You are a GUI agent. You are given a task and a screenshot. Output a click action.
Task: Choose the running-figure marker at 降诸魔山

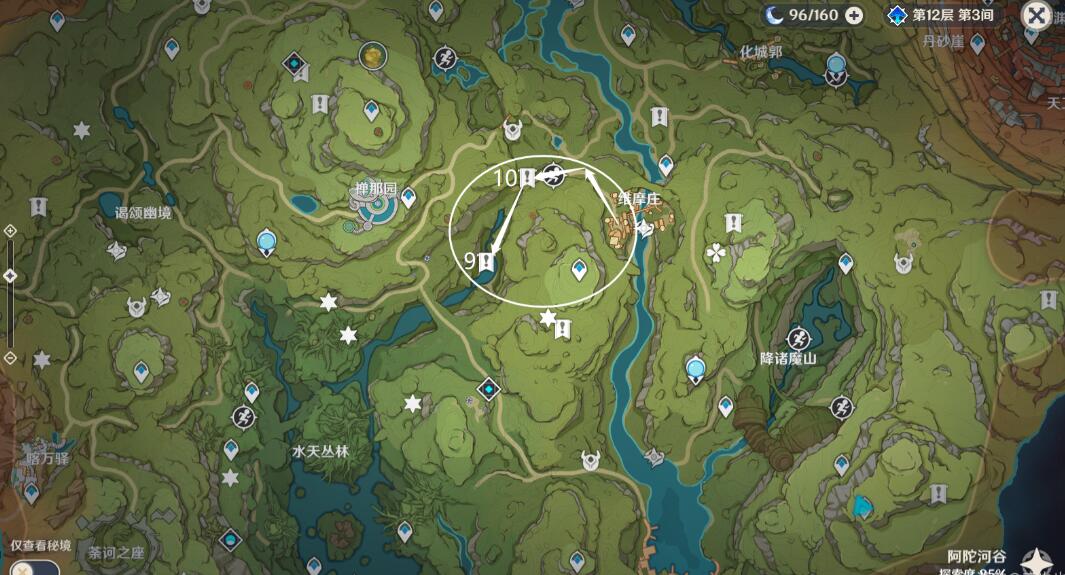pyautogui.click(x=798, y=339)
